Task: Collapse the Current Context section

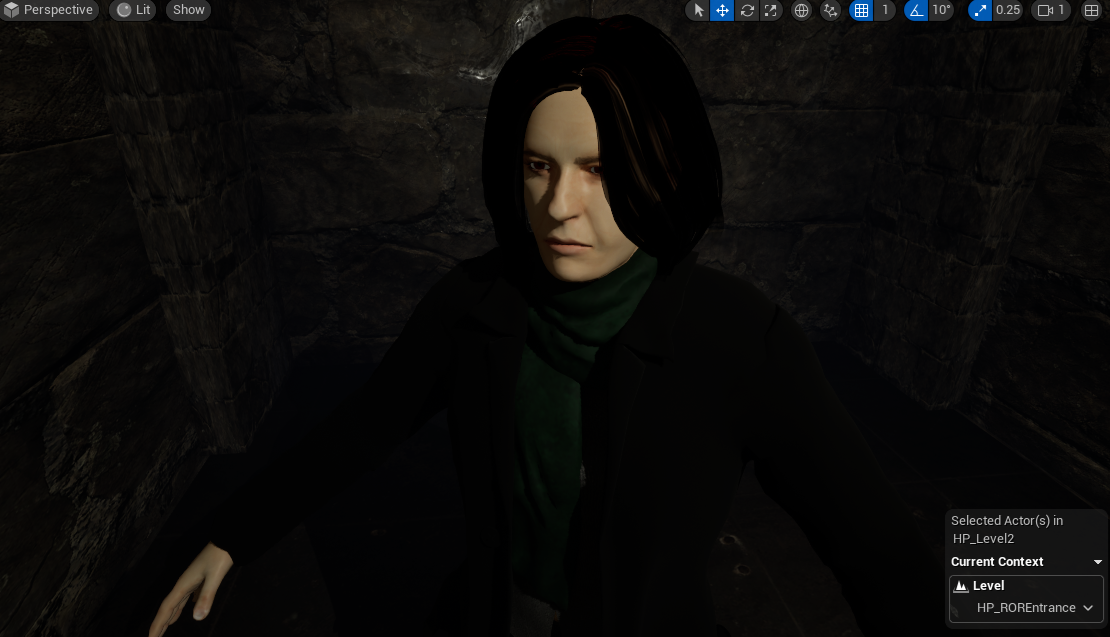Action: coord(1098,562)
